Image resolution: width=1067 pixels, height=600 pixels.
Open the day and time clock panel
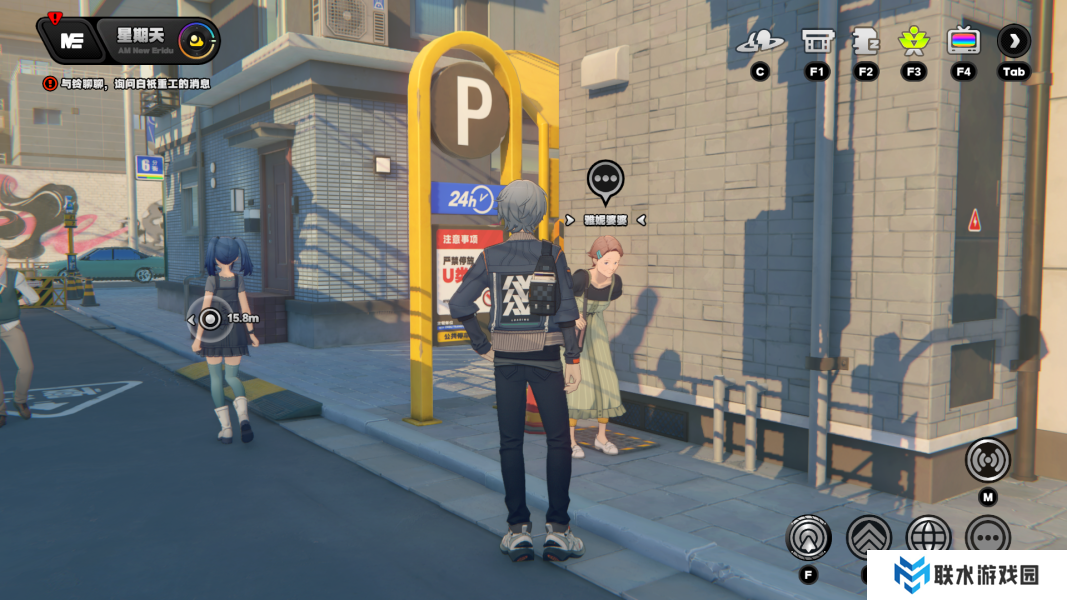click(158, 41)
